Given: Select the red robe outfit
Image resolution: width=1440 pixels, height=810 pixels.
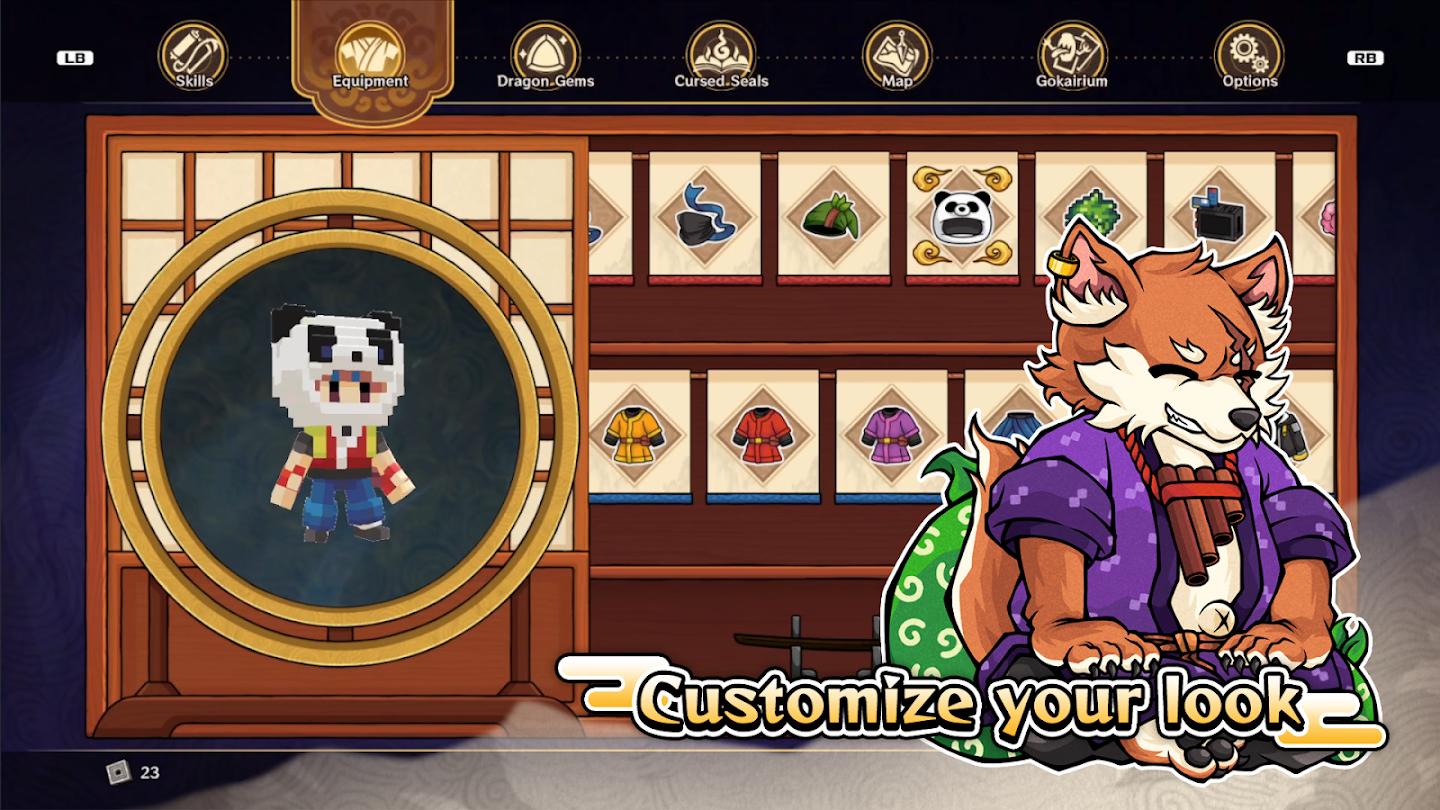Looking at the screenshot, I should pos(762,432).
